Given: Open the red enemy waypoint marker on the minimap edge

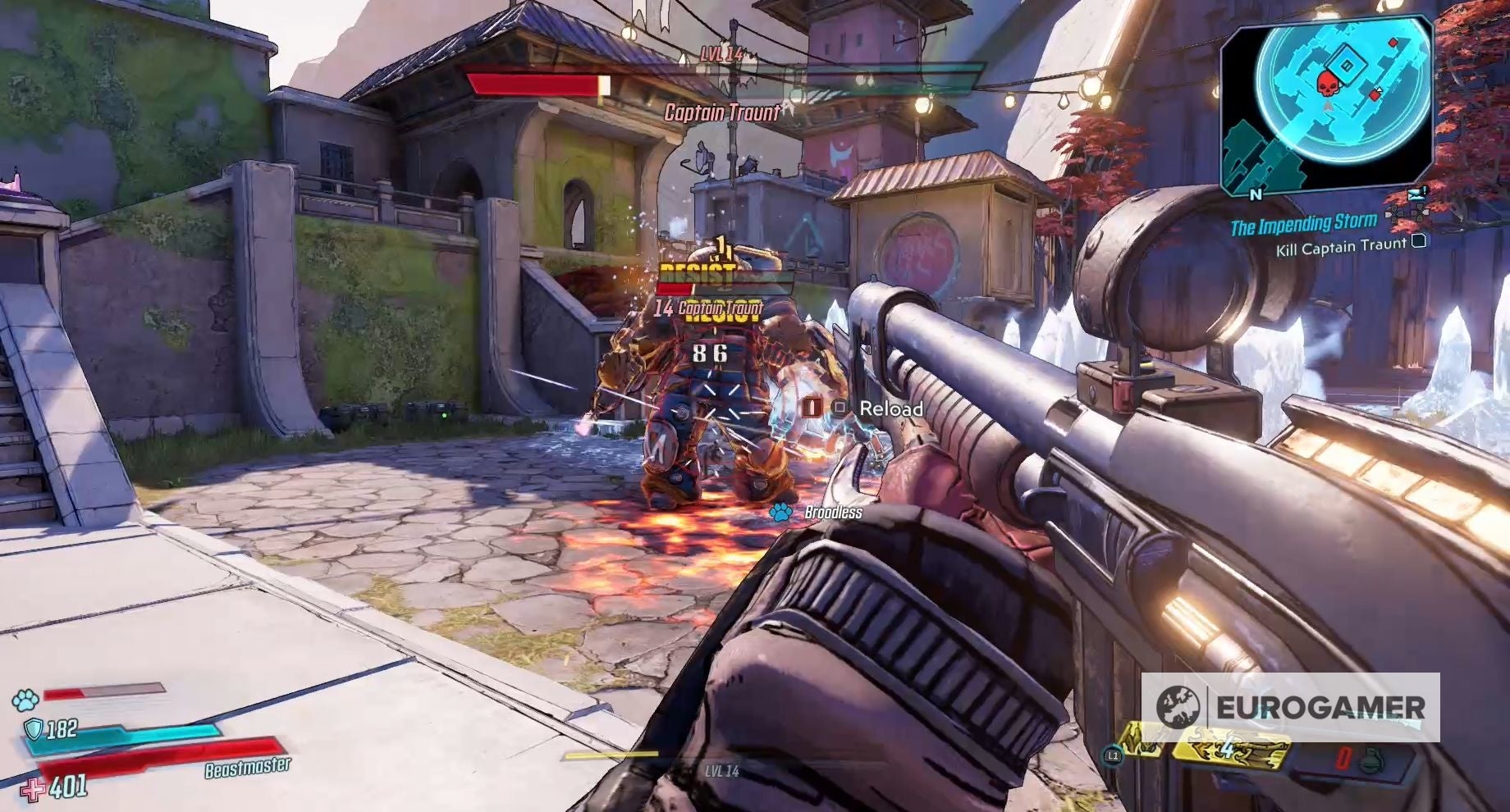Looking at the screenshot, I should coord(1392,42).
